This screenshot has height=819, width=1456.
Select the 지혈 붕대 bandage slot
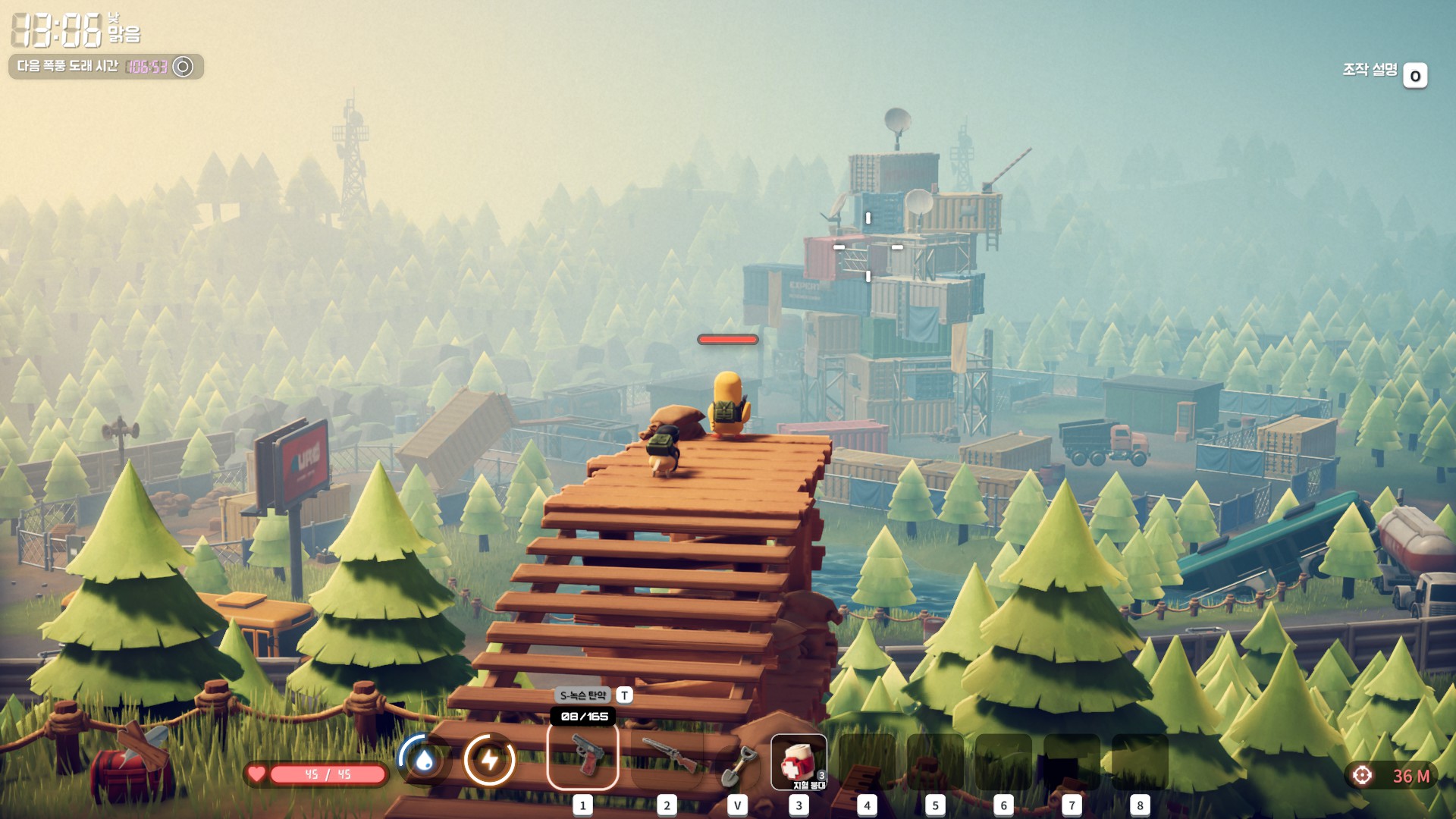tap(799, 761)
